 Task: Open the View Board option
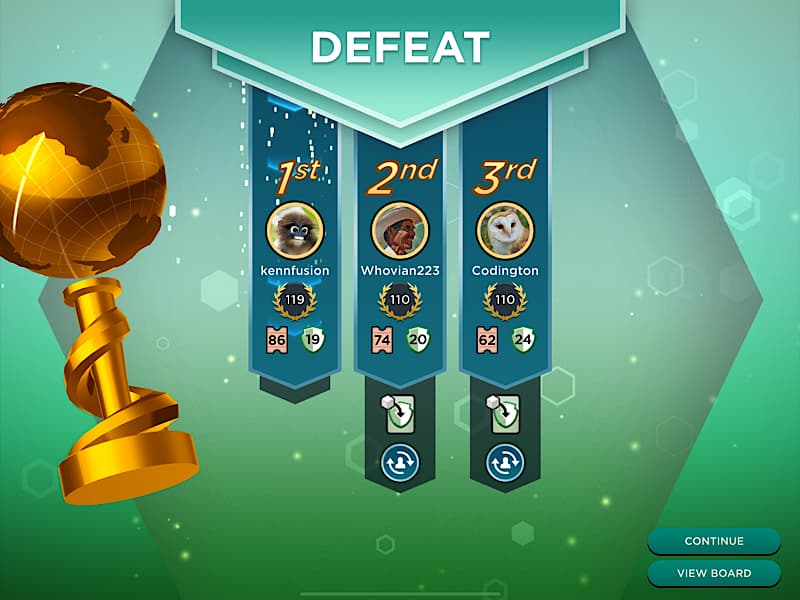click(x=714, y=573)
